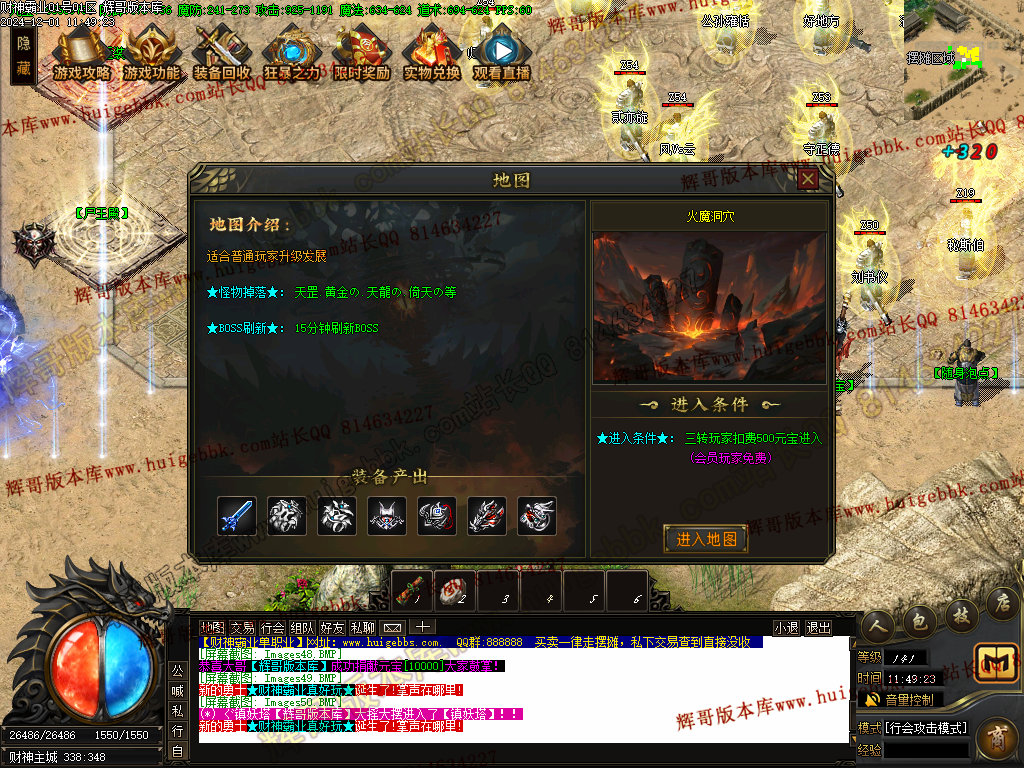Screen dimensions: 1024x768
Task: Select the blue sword equipment drop
Action: [x=237, y=516]
